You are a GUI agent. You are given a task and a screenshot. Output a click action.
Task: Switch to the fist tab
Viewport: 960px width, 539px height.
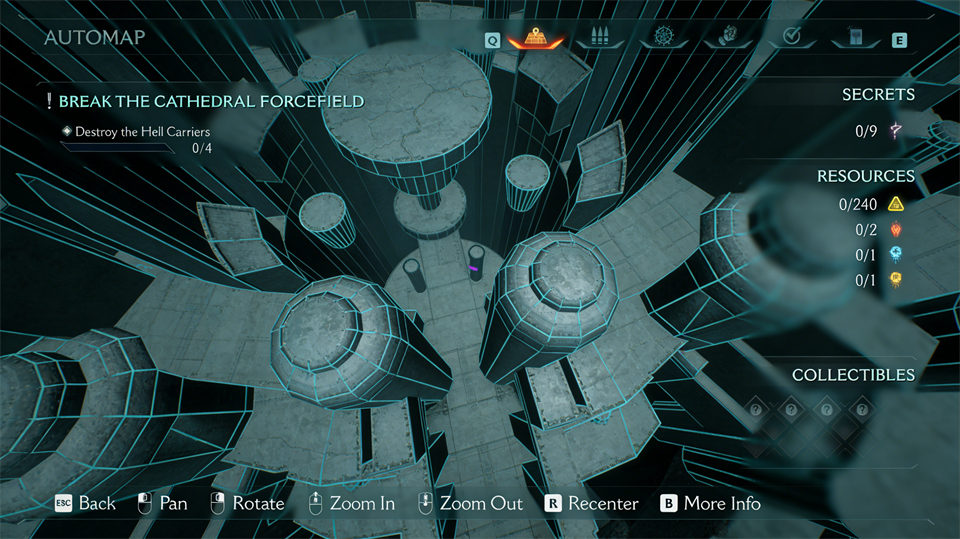[x=728, y=38]
